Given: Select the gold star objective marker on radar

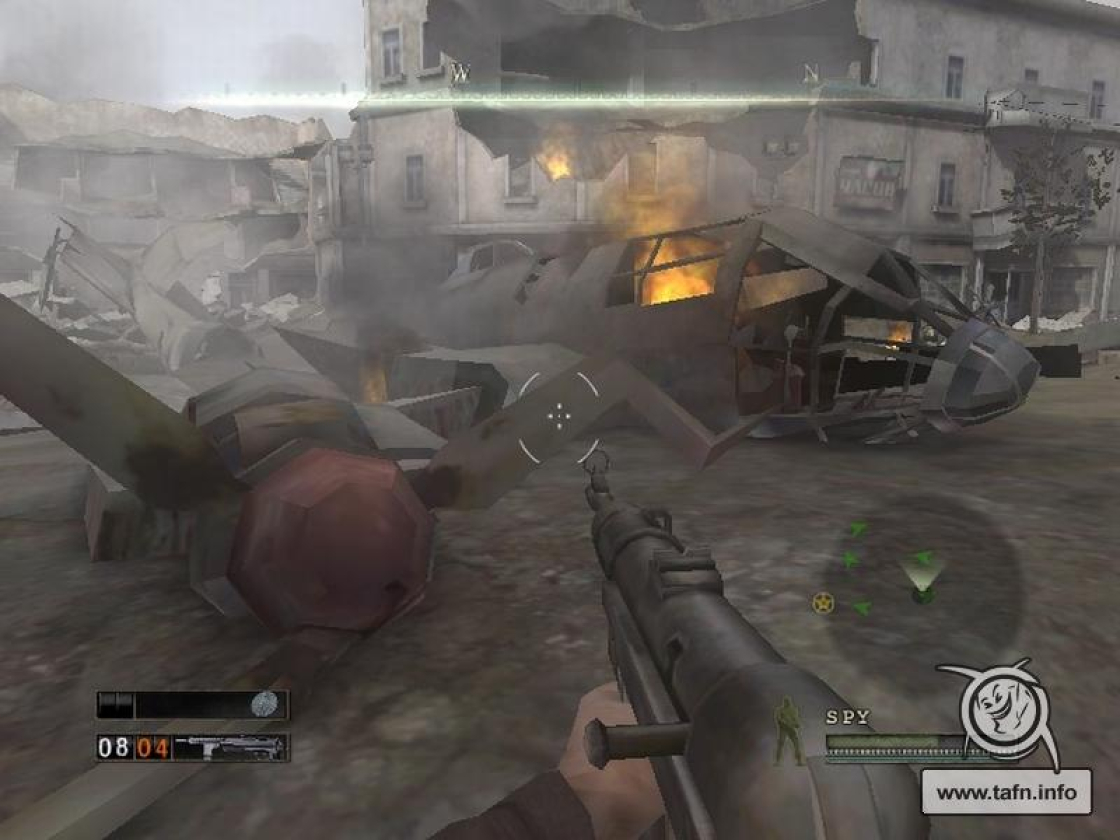Looking at the screenshot, I should coord(822,602).
